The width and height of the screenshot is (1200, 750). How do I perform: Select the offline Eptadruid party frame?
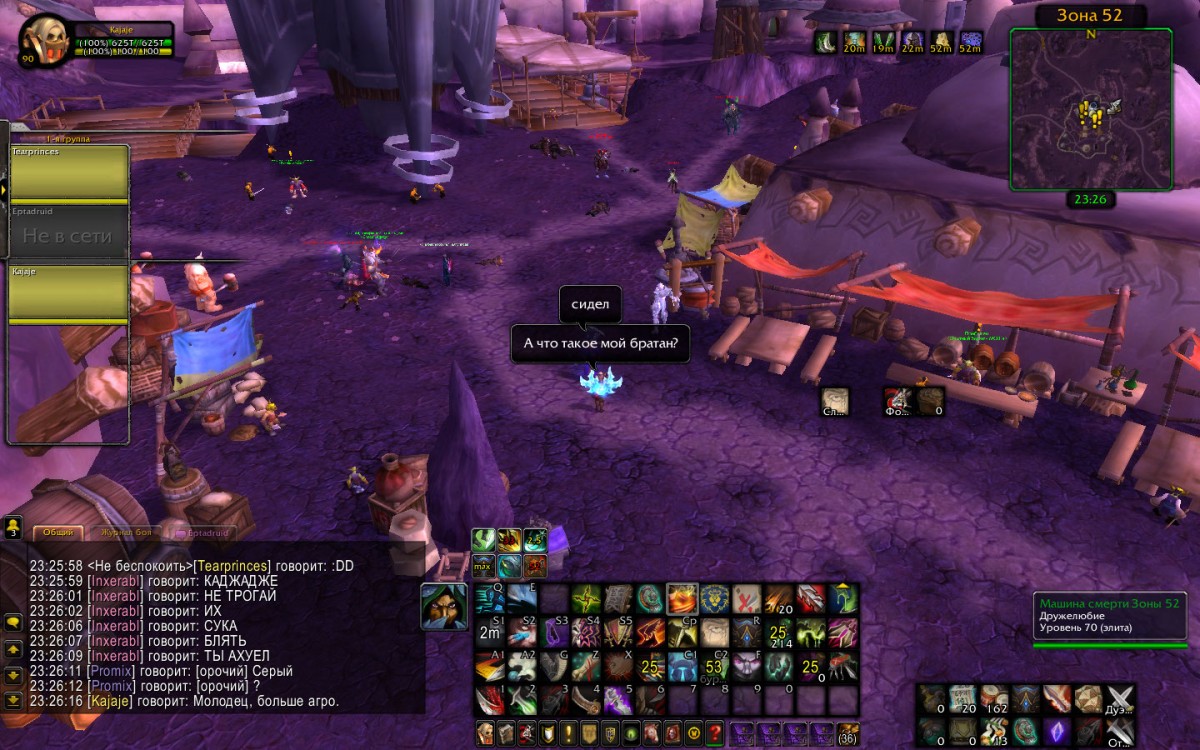pyautogui.click(x=69, y=233)
